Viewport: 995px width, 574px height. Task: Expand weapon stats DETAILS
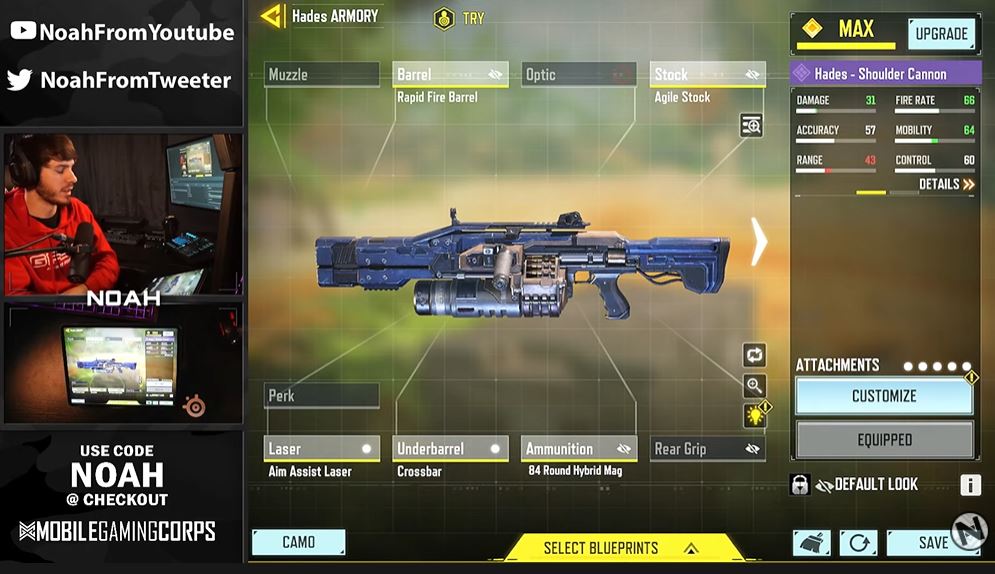(946, 185)
